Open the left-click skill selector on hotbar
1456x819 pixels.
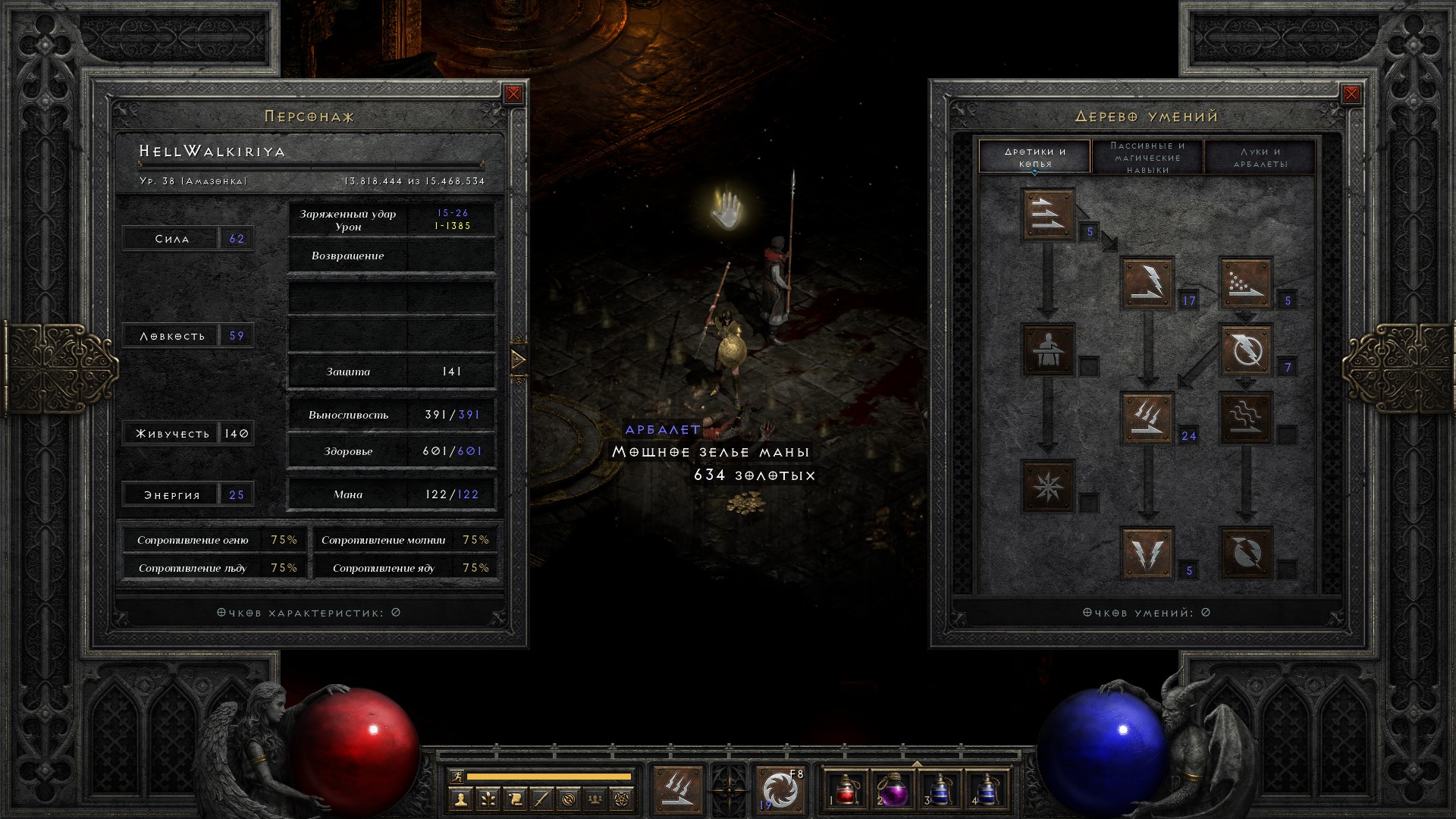coord(678,789)
